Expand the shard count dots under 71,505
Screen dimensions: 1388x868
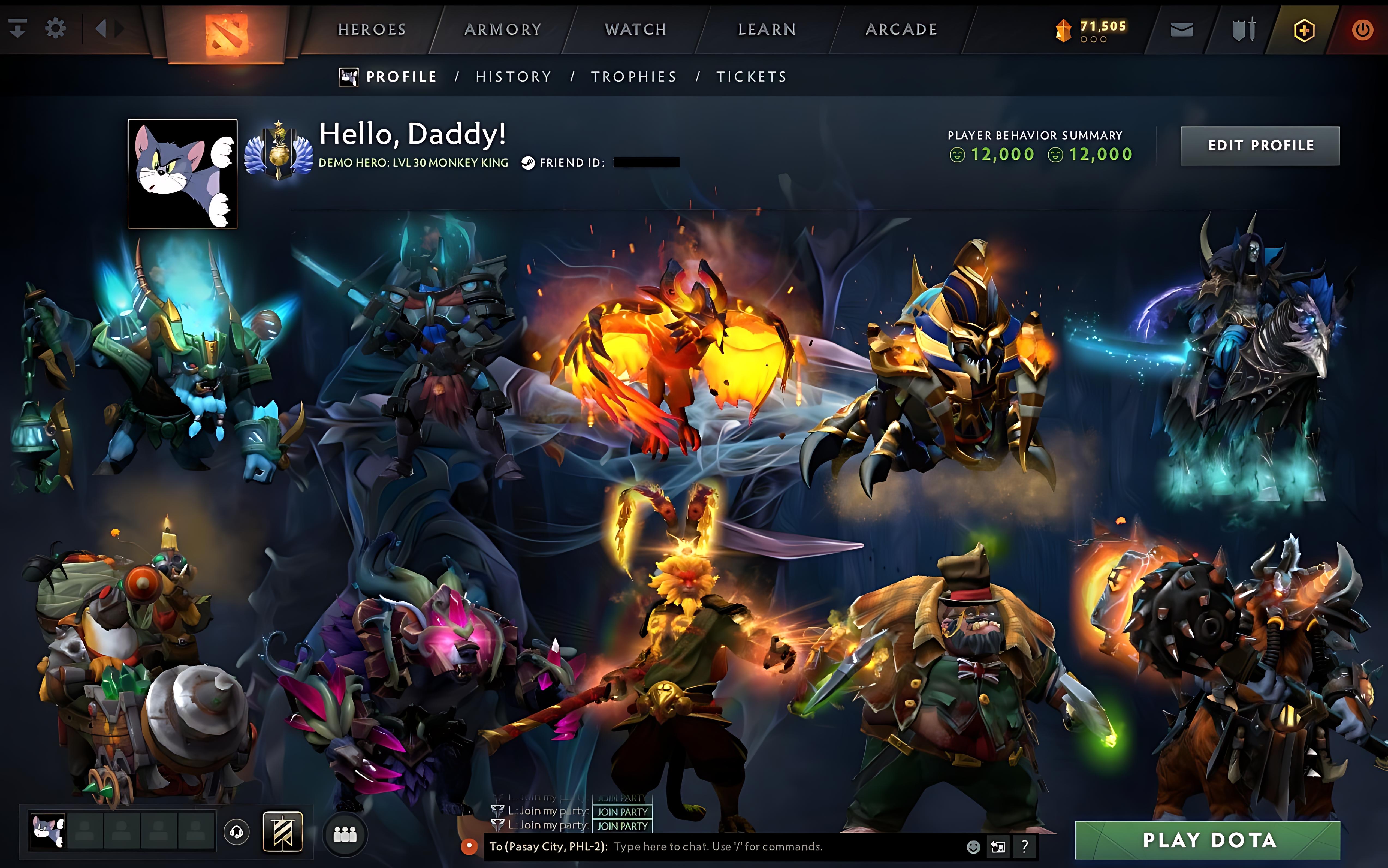point(1094,40)
